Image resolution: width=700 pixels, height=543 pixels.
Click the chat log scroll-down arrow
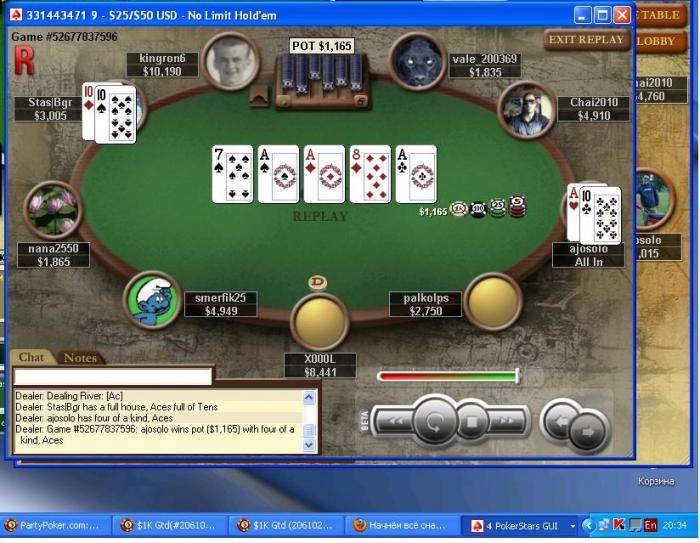point(309,445)
